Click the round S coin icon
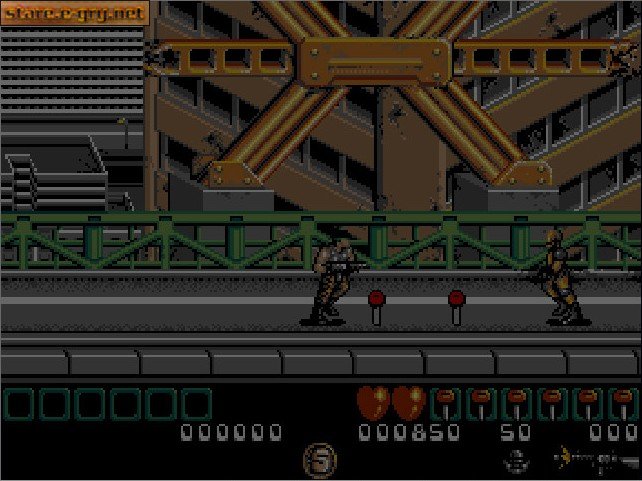The width and height of the screenshot is (642, 481). 320,462
